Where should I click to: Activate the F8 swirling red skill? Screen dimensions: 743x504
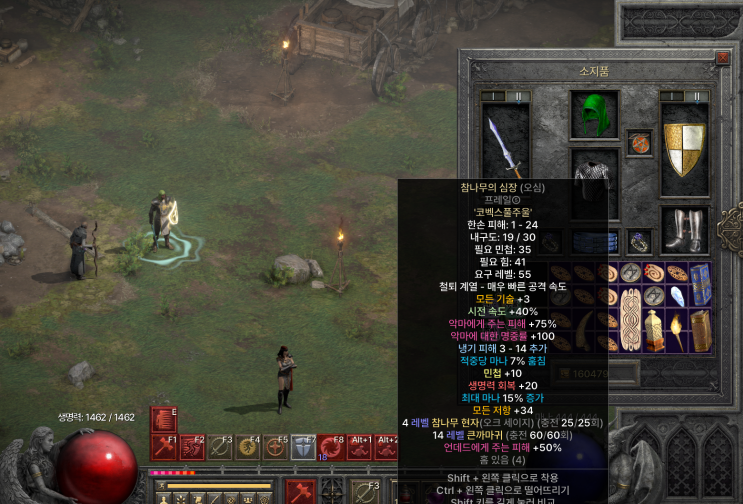click(332, 447)
